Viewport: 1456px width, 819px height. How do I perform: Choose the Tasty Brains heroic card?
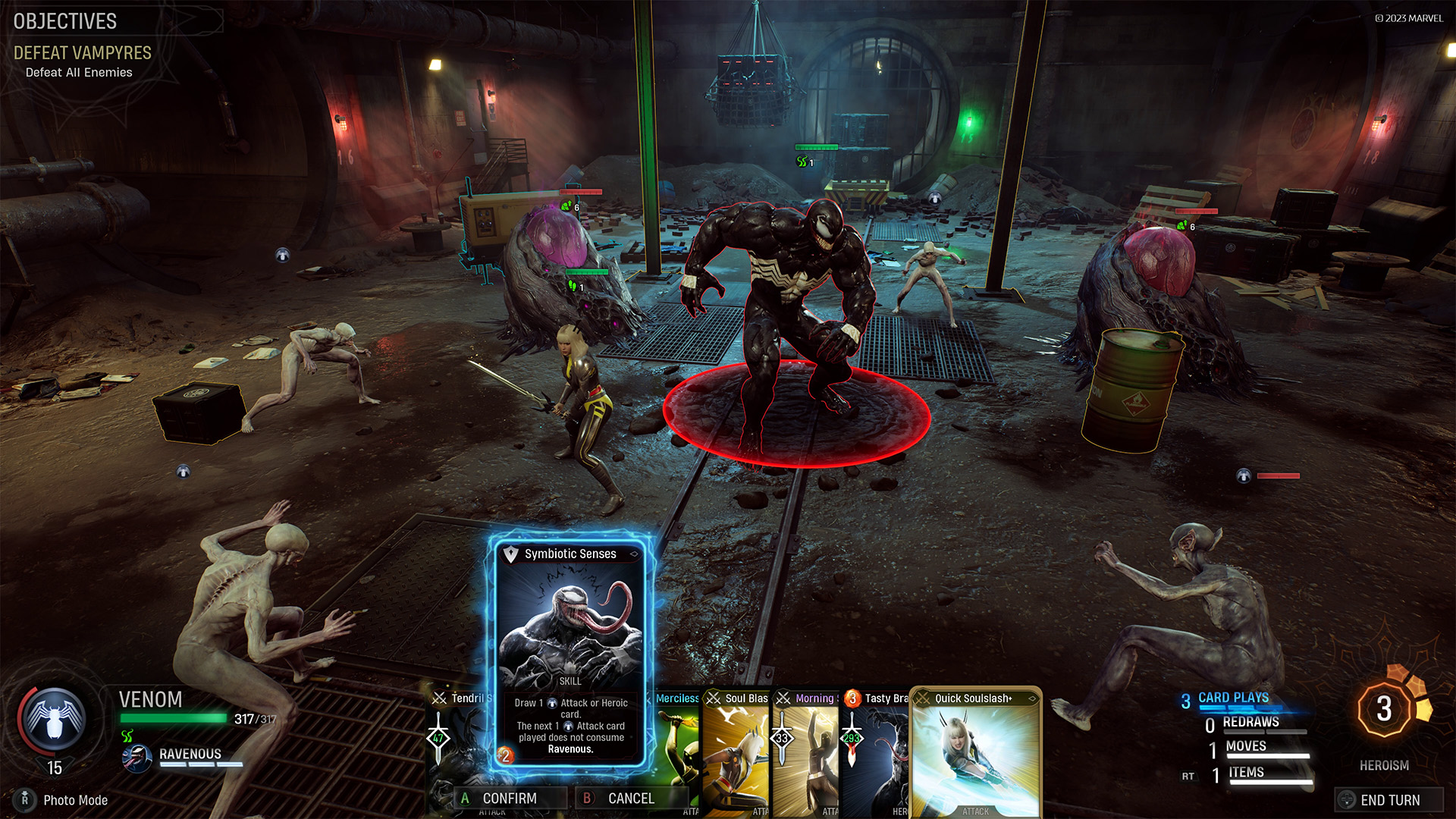point(874,751)
